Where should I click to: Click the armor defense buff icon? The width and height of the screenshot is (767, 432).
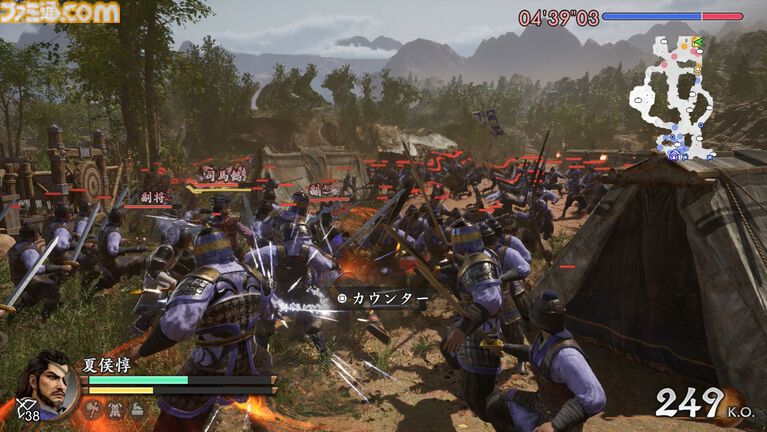click(116, 408)
